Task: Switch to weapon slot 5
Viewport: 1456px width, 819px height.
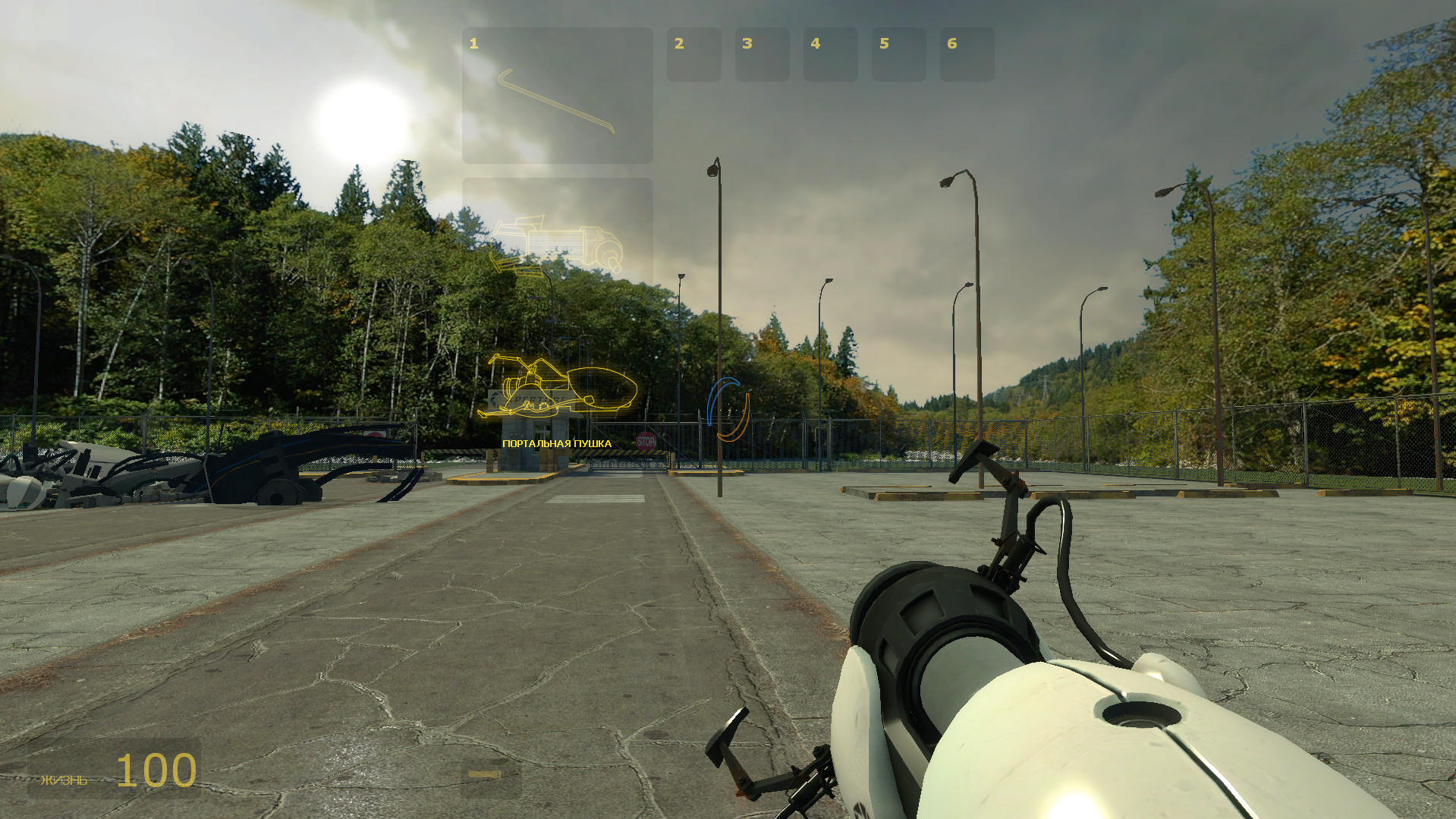Action: (898, 55)
